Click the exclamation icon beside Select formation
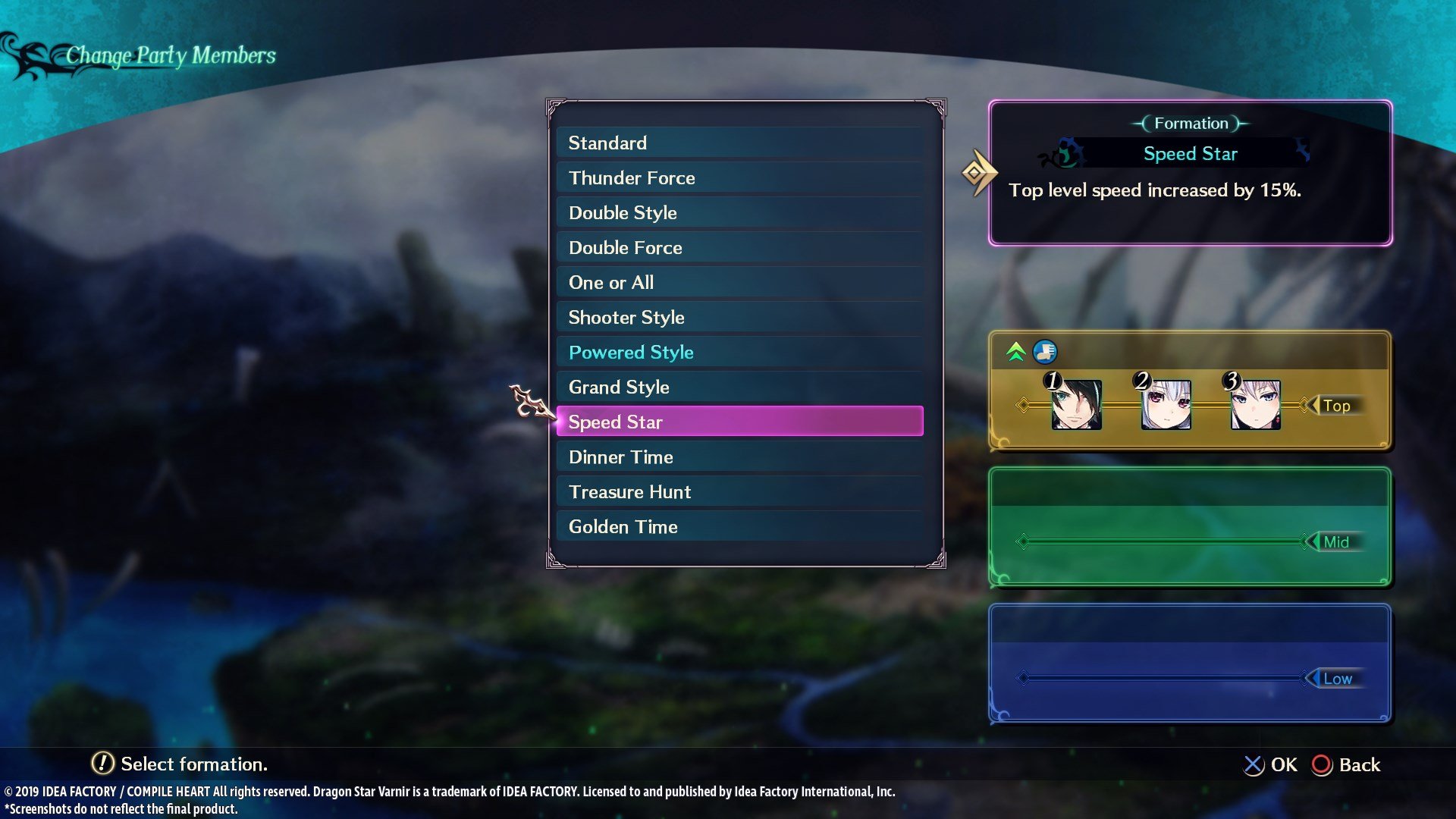This screenshot has height=819, width=1456. click(x=102, y=764)
